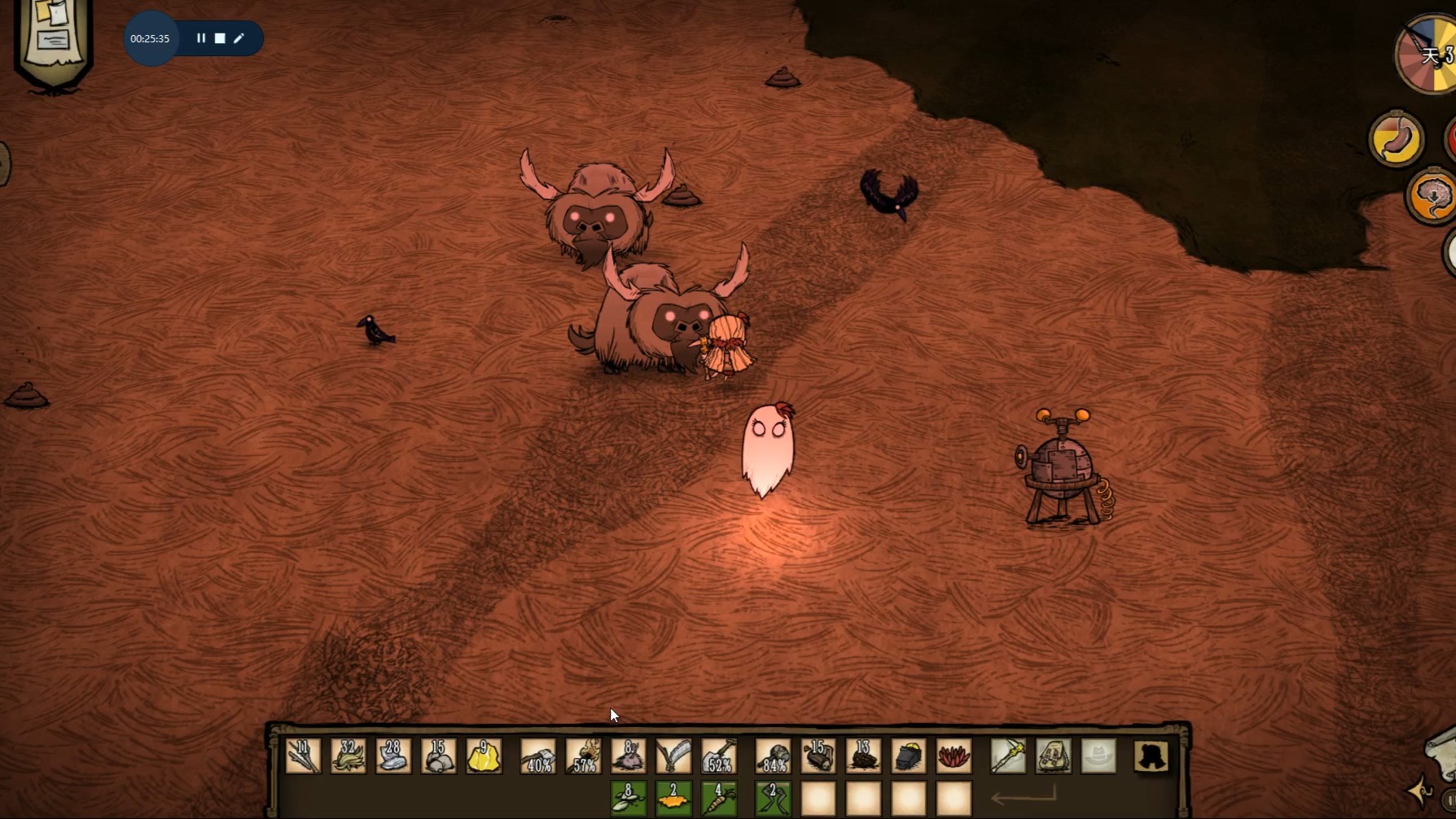Select the log stack of 15
1456x819 pixels.
[x=818, y=756]
